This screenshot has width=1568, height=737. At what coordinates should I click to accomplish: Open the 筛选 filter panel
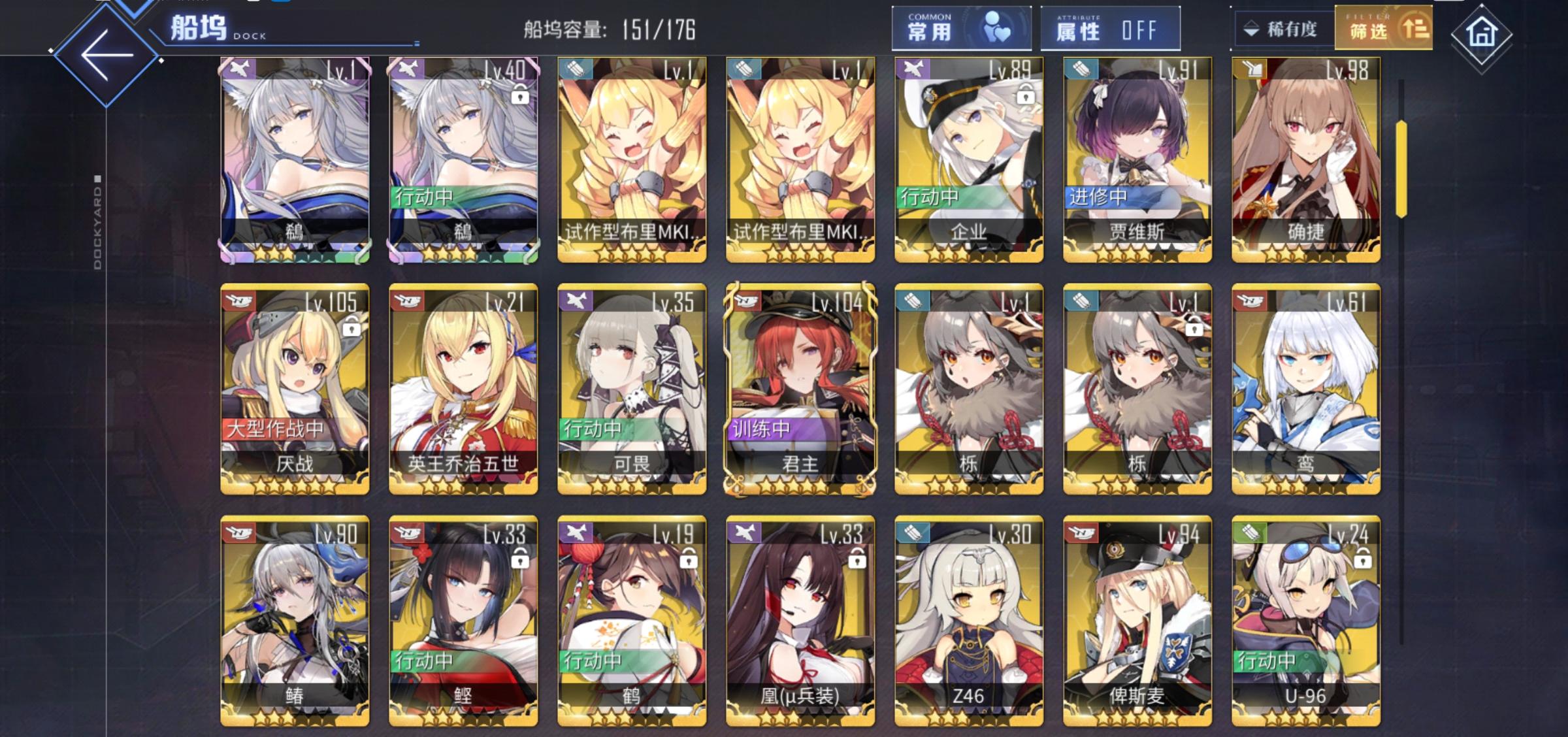point(1384,29)
